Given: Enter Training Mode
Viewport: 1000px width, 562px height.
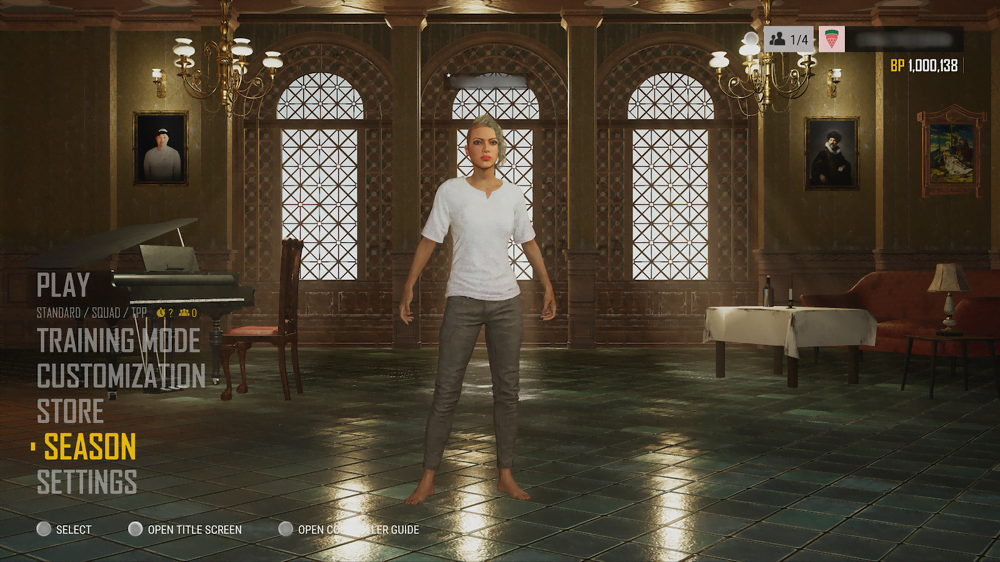Looking at the screenshot, I should click(x=118, y=341).
